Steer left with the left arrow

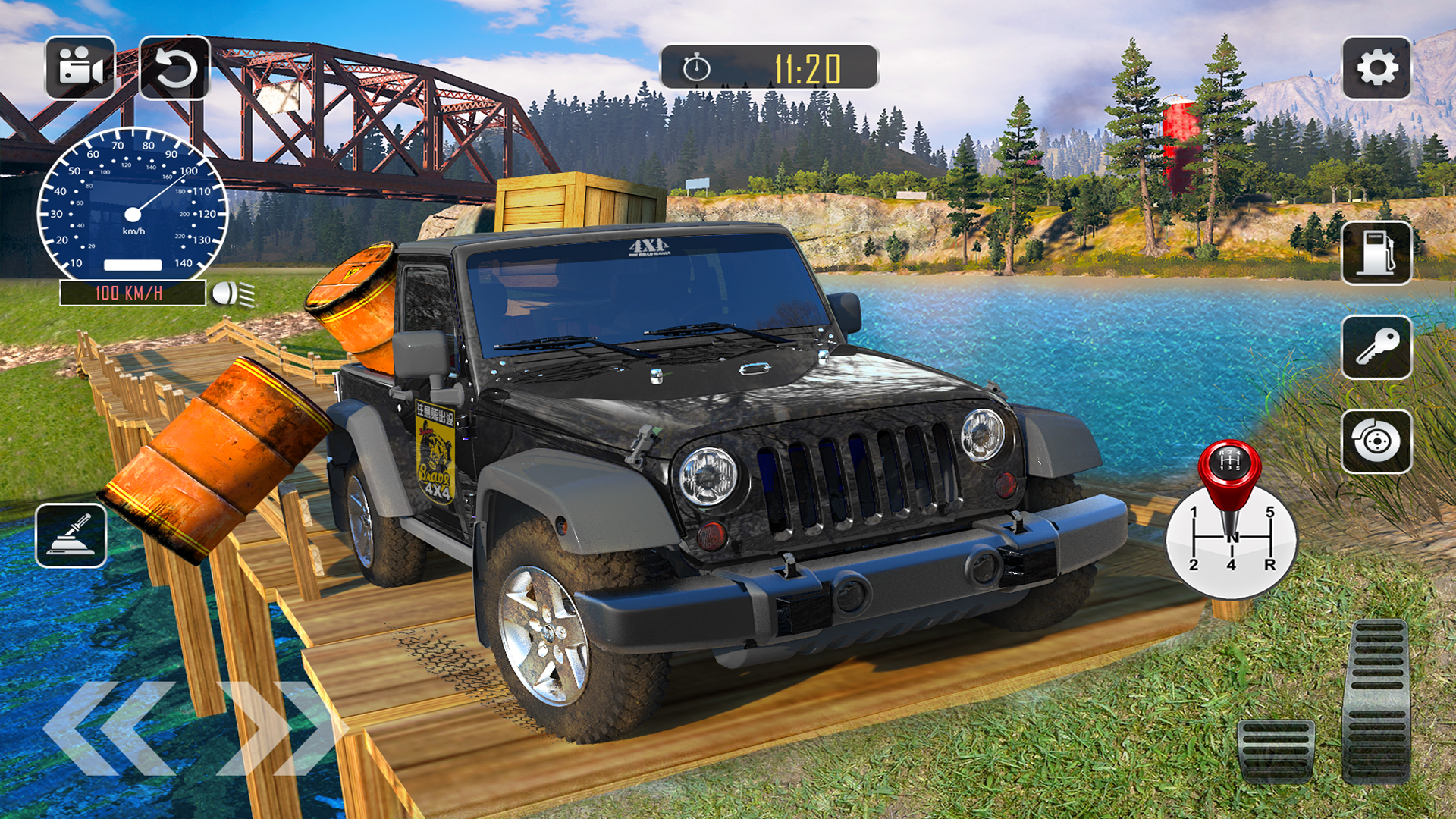pos(110,728)
